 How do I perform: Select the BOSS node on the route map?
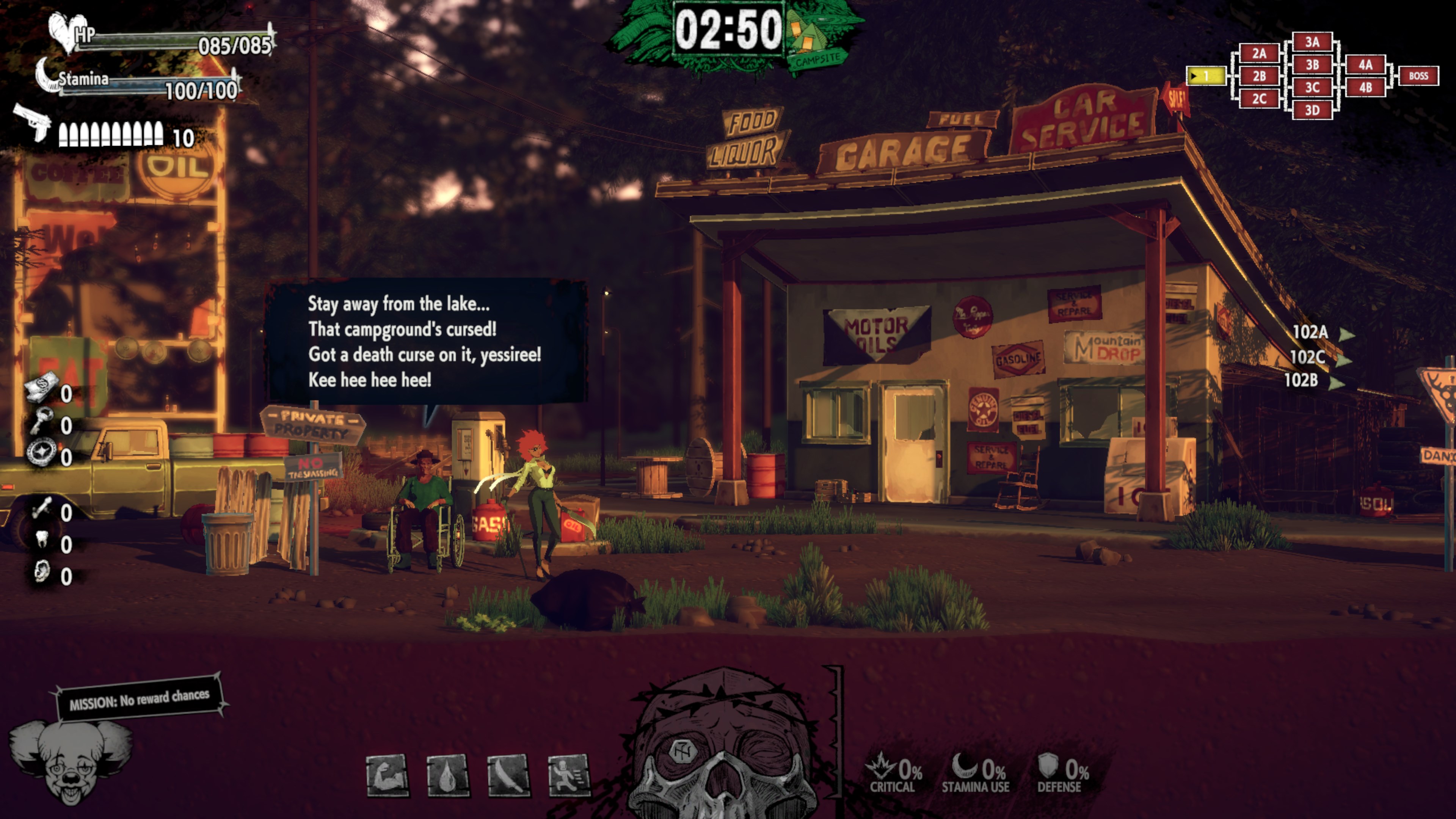point(1418,76)
